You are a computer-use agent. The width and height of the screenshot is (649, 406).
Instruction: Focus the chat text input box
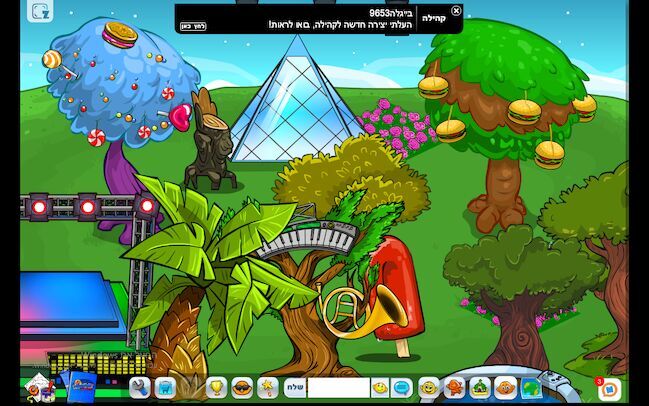(337, 387)
